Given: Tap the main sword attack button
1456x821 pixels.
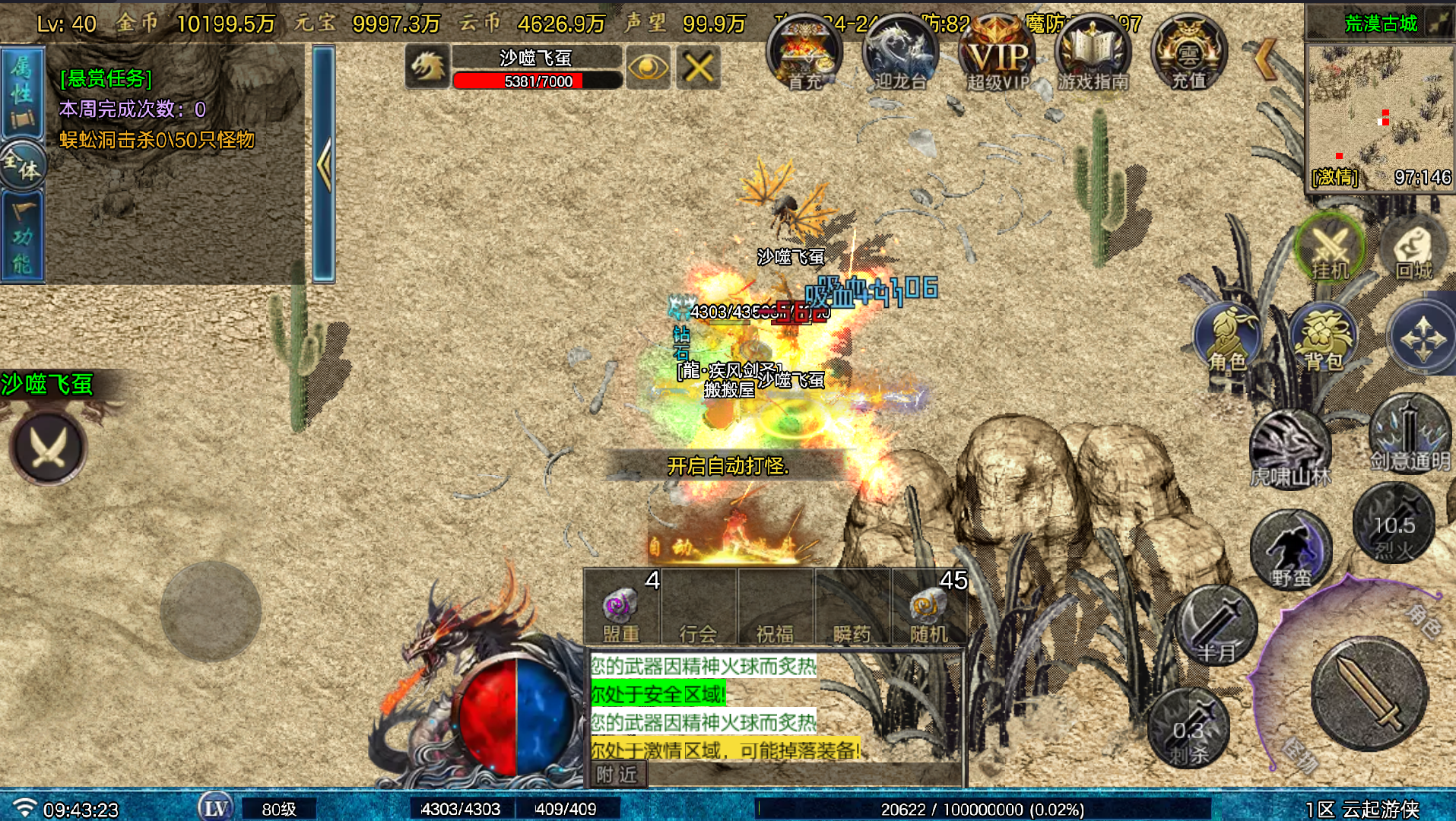Looking at the screenshot, I should point(1370,693).
